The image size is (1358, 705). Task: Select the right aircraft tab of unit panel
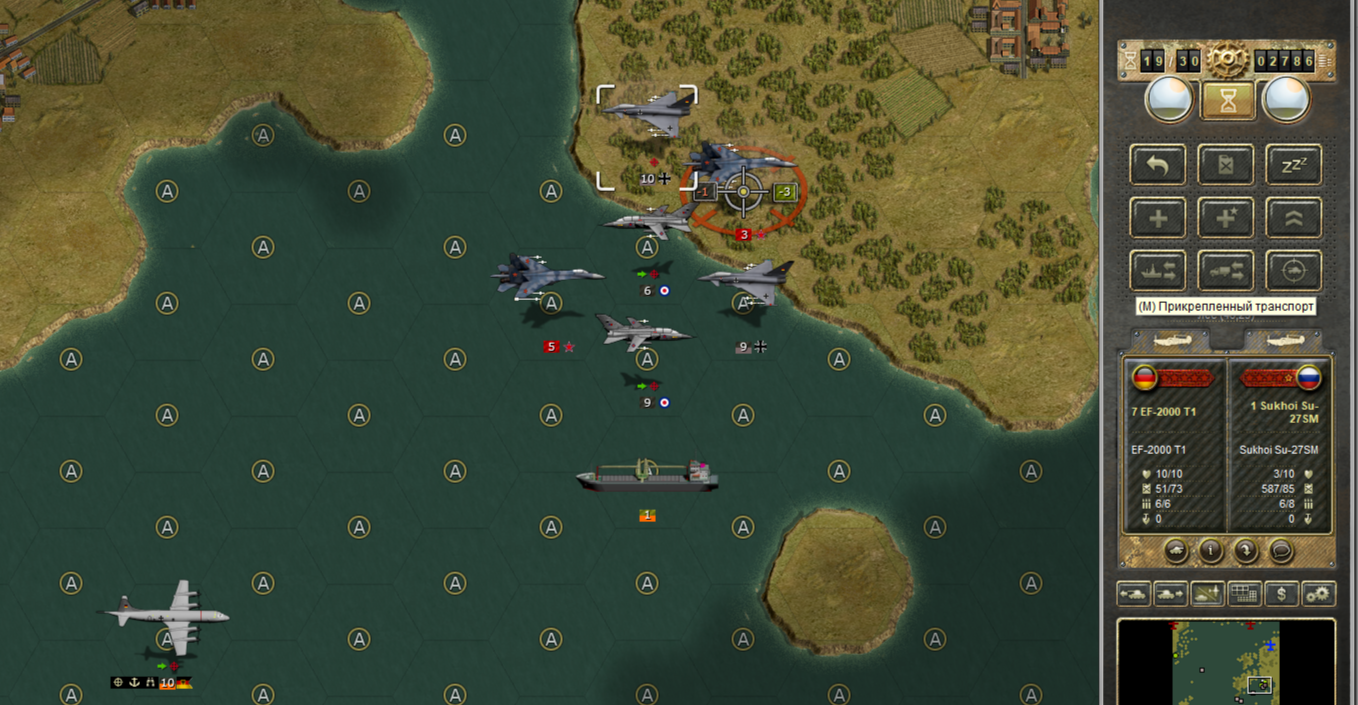tap(1283, 341)
